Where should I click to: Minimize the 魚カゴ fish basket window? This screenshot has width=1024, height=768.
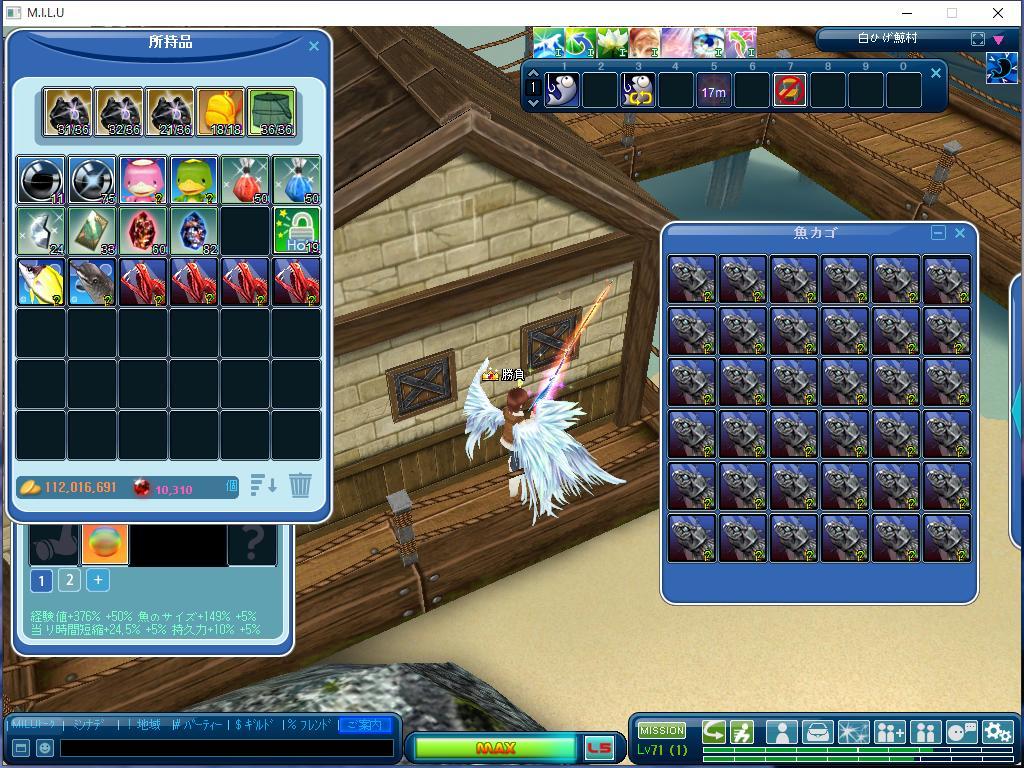[x=938, y=233]
